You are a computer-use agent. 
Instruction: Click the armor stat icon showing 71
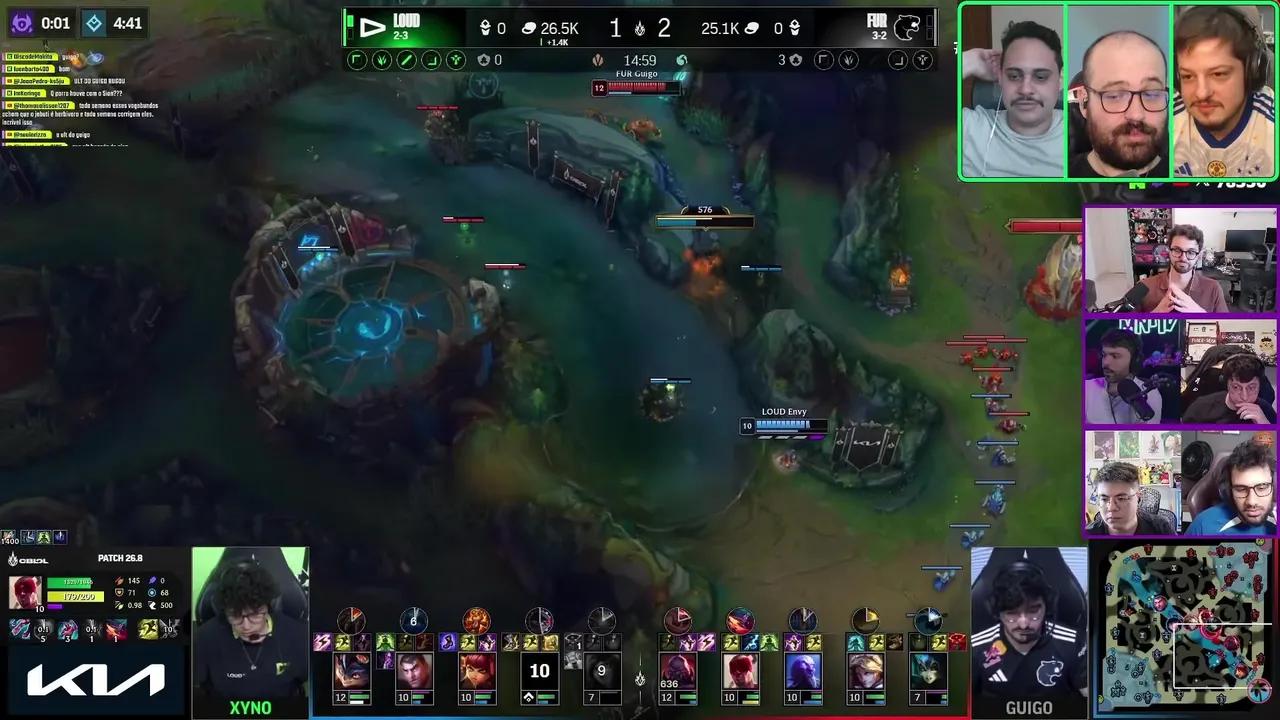click(x=117, y=592)
